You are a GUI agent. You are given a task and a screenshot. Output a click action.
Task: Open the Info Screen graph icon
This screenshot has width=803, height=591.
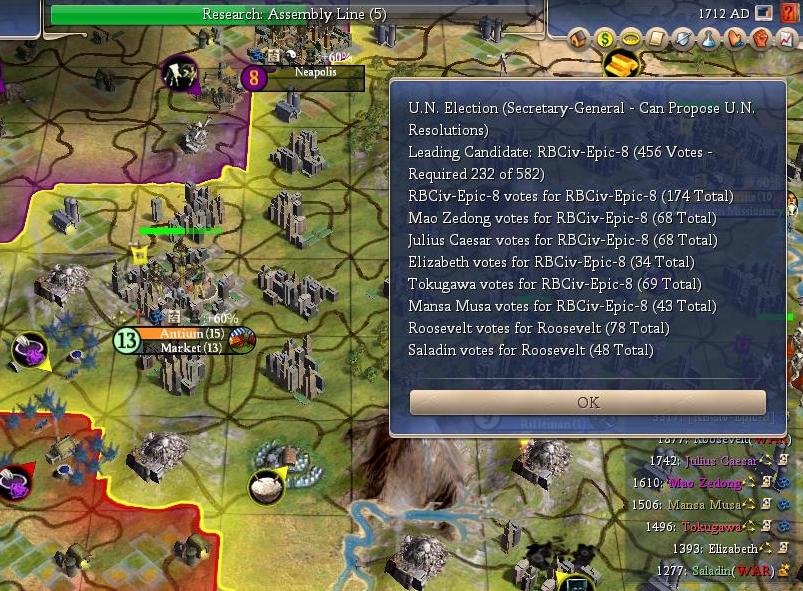point(786,40)
